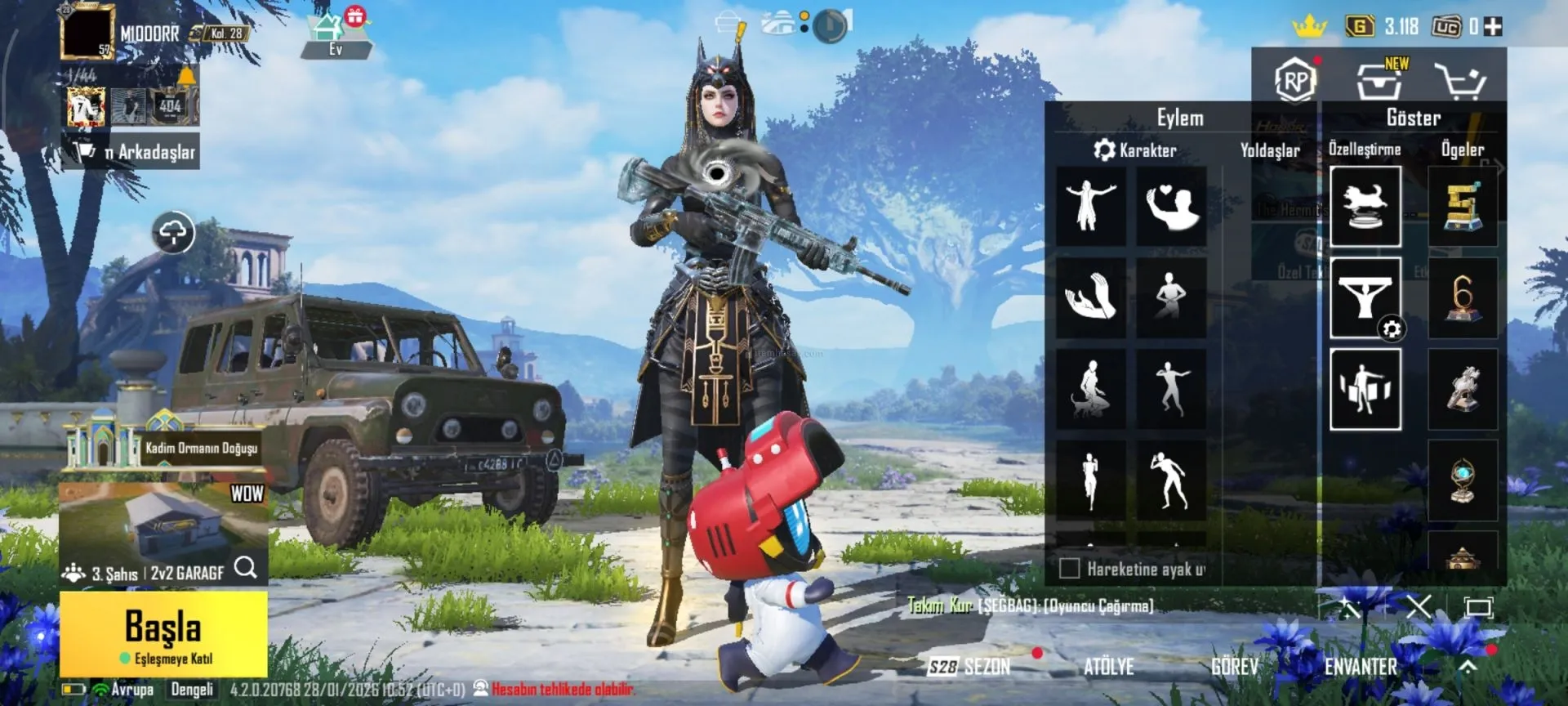
Task: Open the shopping cart store
Action: tap(1460, 82)
